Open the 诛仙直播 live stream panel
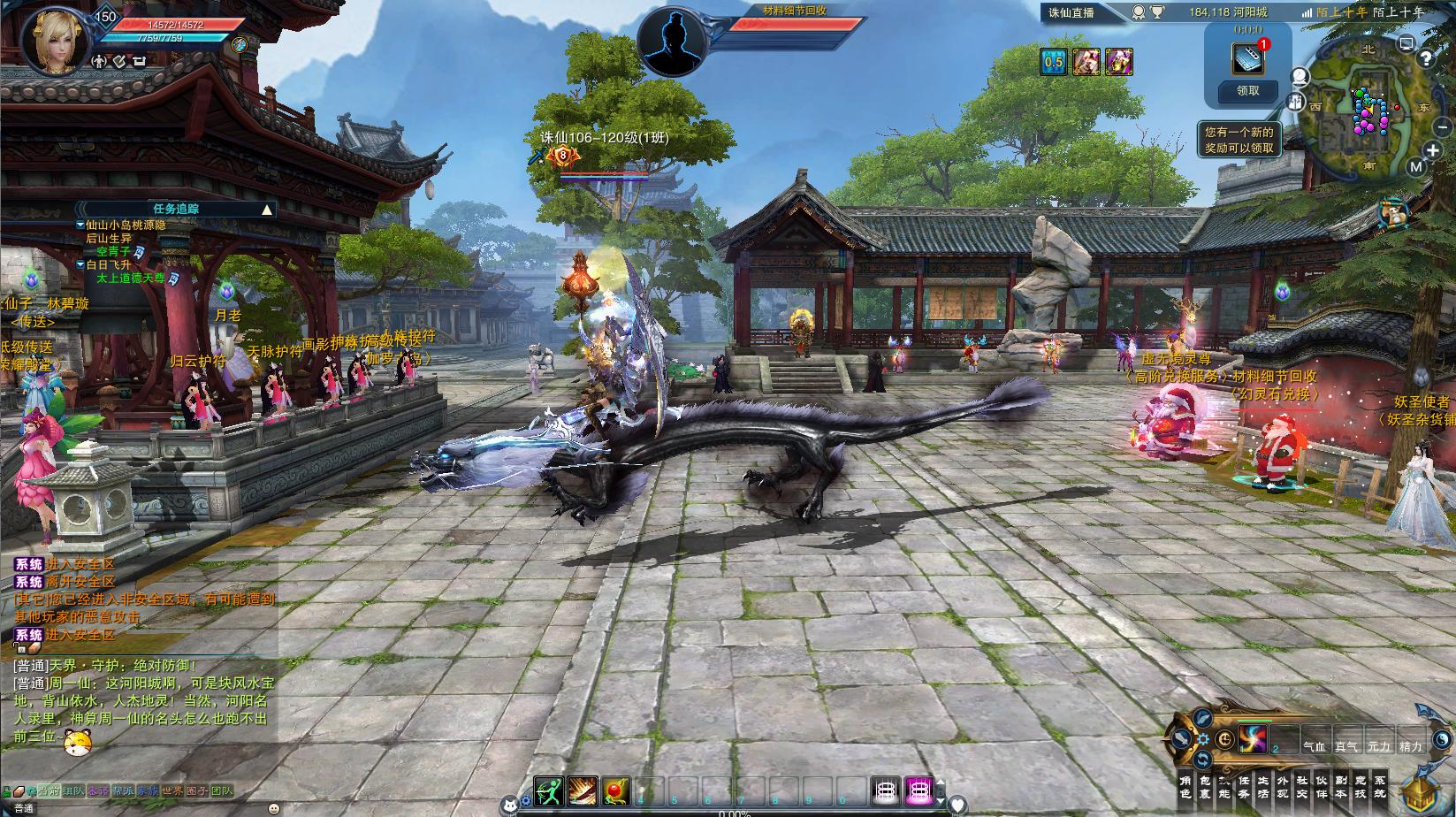The width and height of the screenshot is (1456, 817). [x=1071, y=12]
